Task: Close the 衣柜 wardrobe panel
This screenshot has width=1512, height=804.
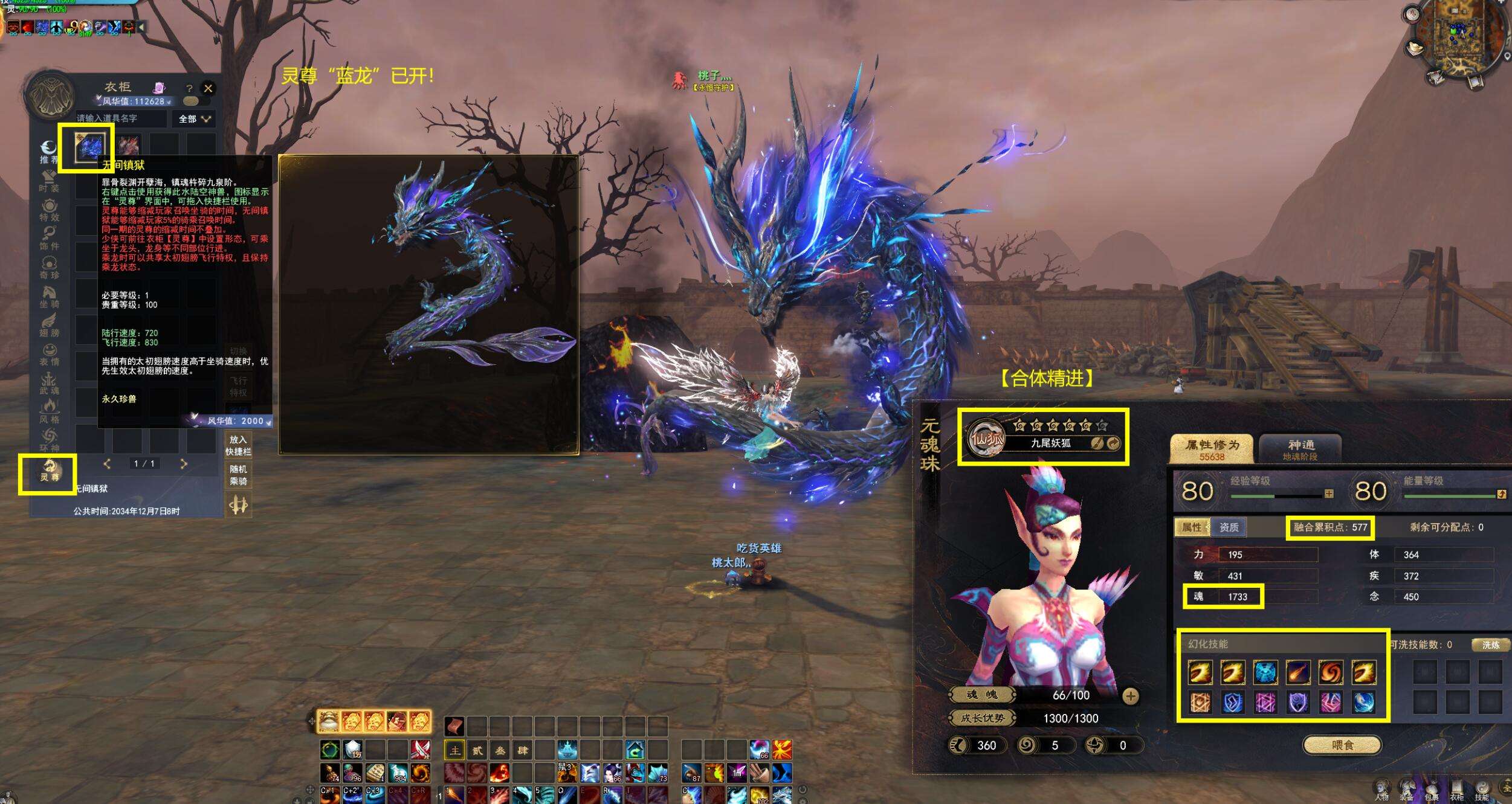Action: 208,88
